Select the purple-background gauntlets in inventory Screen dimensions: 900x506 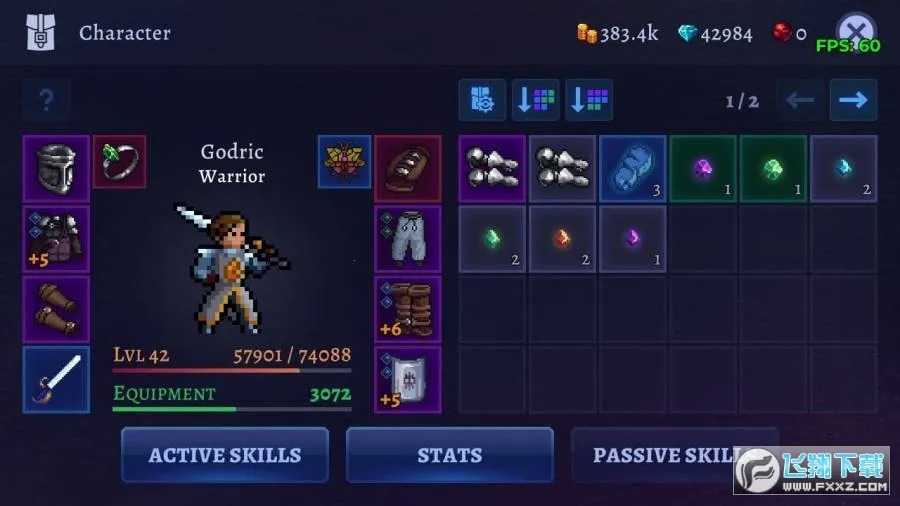click(492, 169)
